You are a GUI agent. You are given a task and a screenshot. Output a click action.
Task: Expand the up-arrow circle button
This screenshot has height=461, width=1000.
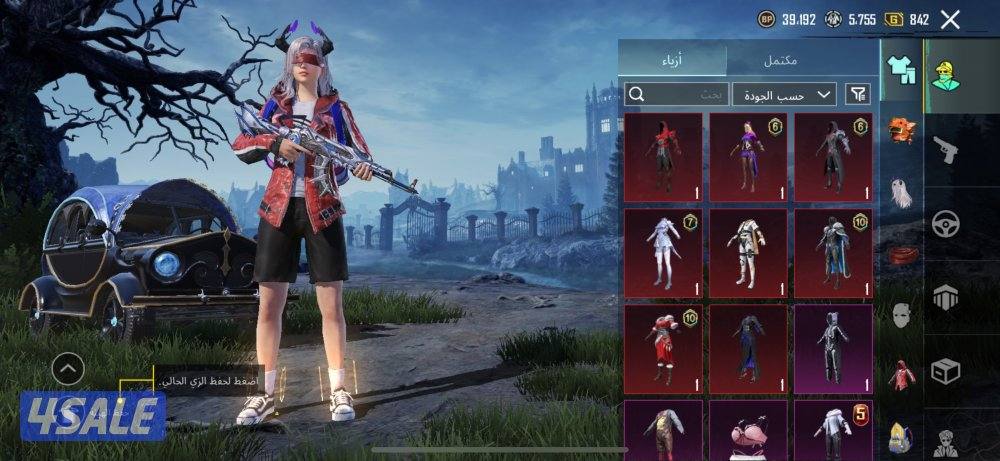[68, 371]
